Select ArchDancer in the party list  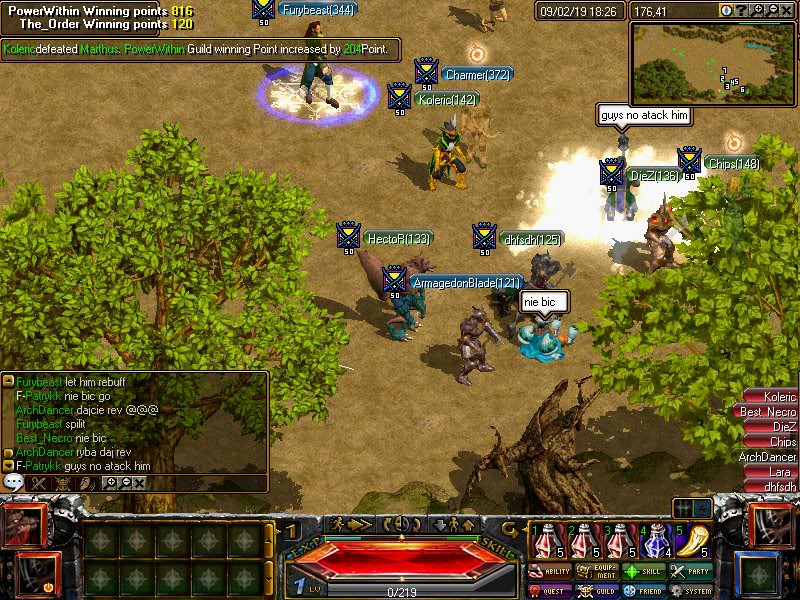(x=769, y=457)
